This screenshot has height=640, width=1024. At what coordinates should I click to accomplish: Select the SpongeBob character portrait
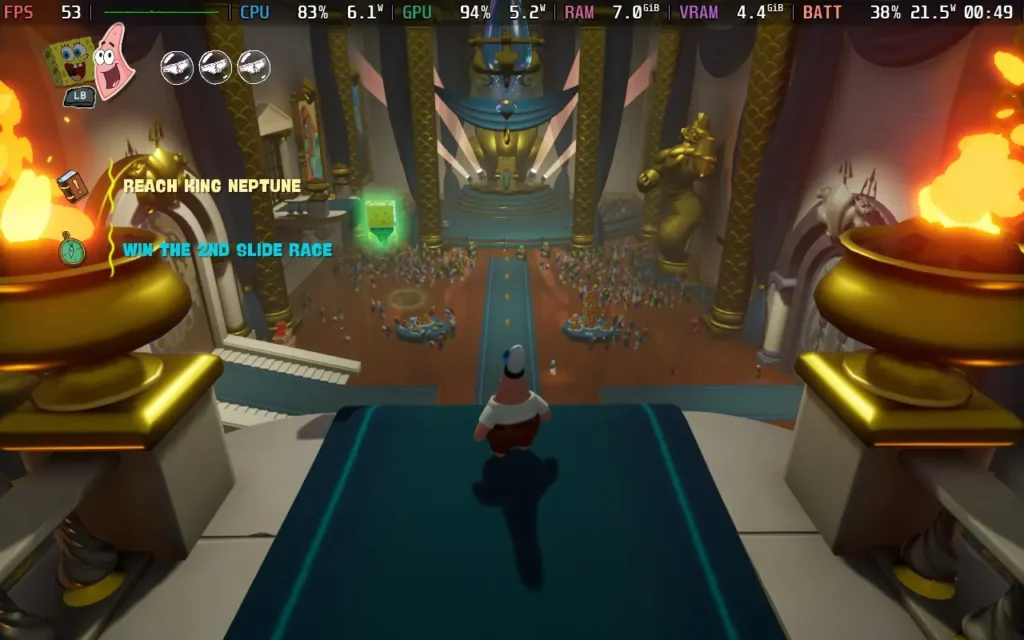(x=68, y=62)
